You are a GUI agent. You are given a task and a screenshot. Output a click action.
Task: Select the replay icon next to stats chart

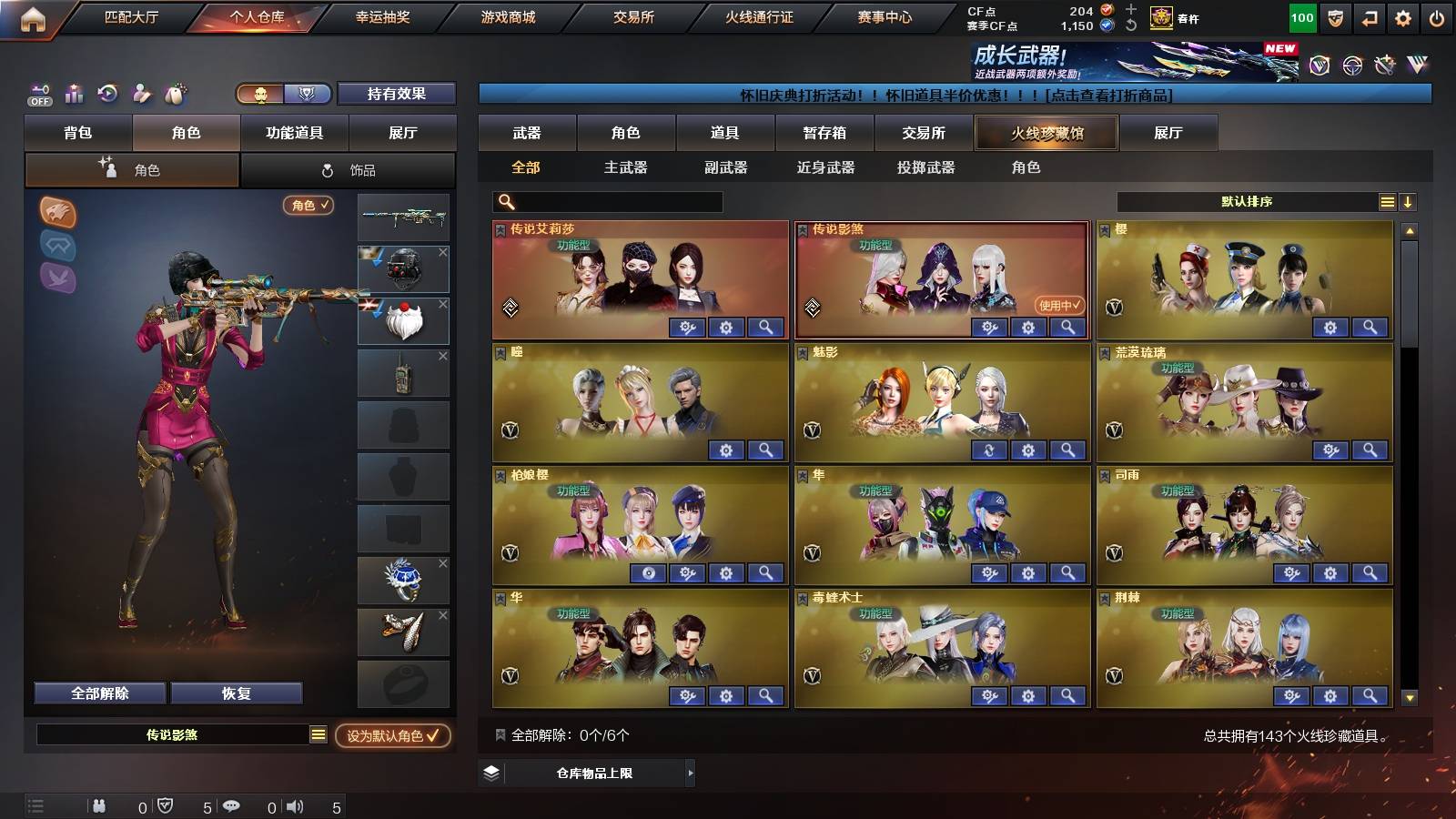pyautogui.click(x=107, y=94)
